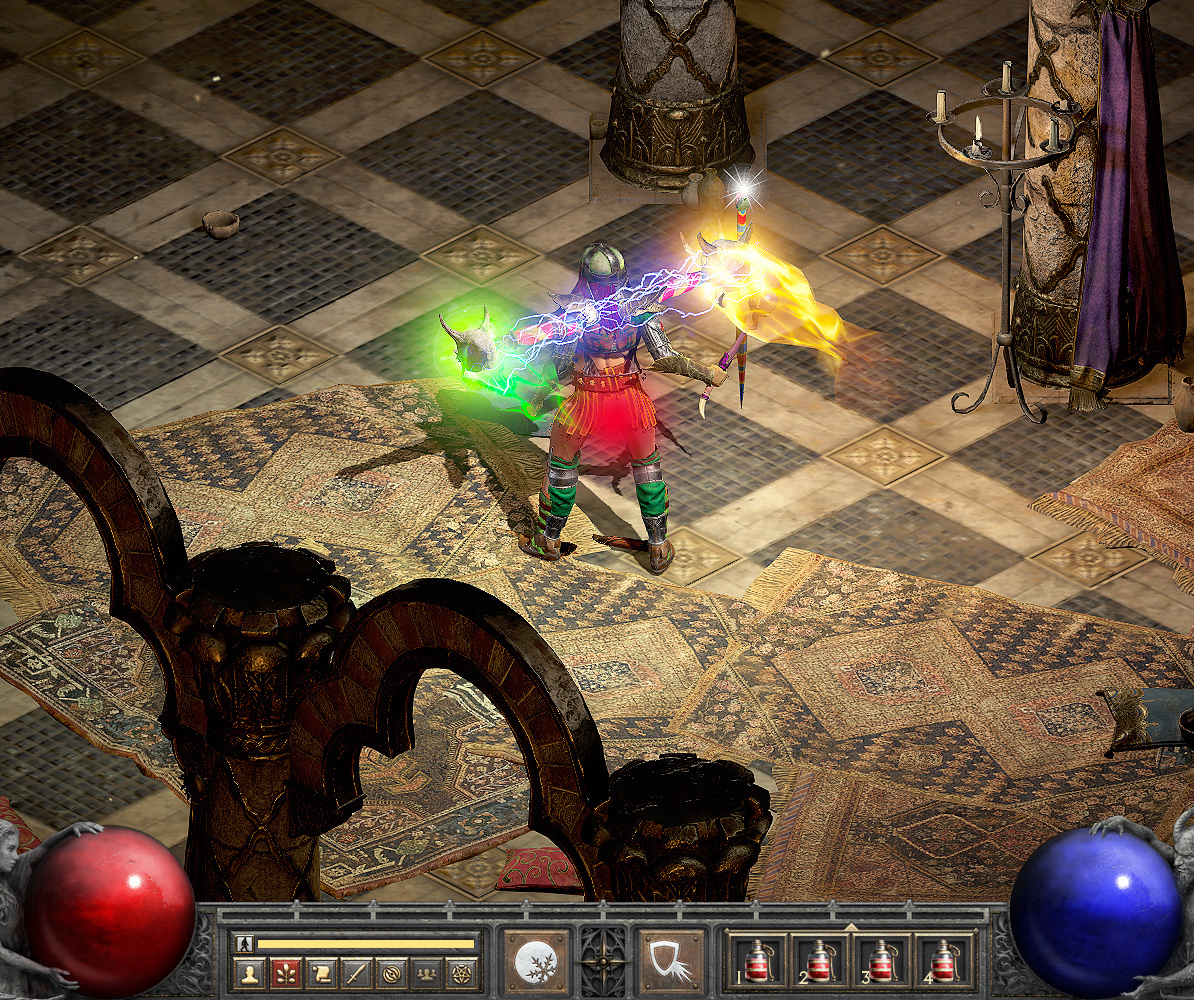Expand the belt with the arrow above potions
The image size is (1194, 1000).
pos(850,928)
